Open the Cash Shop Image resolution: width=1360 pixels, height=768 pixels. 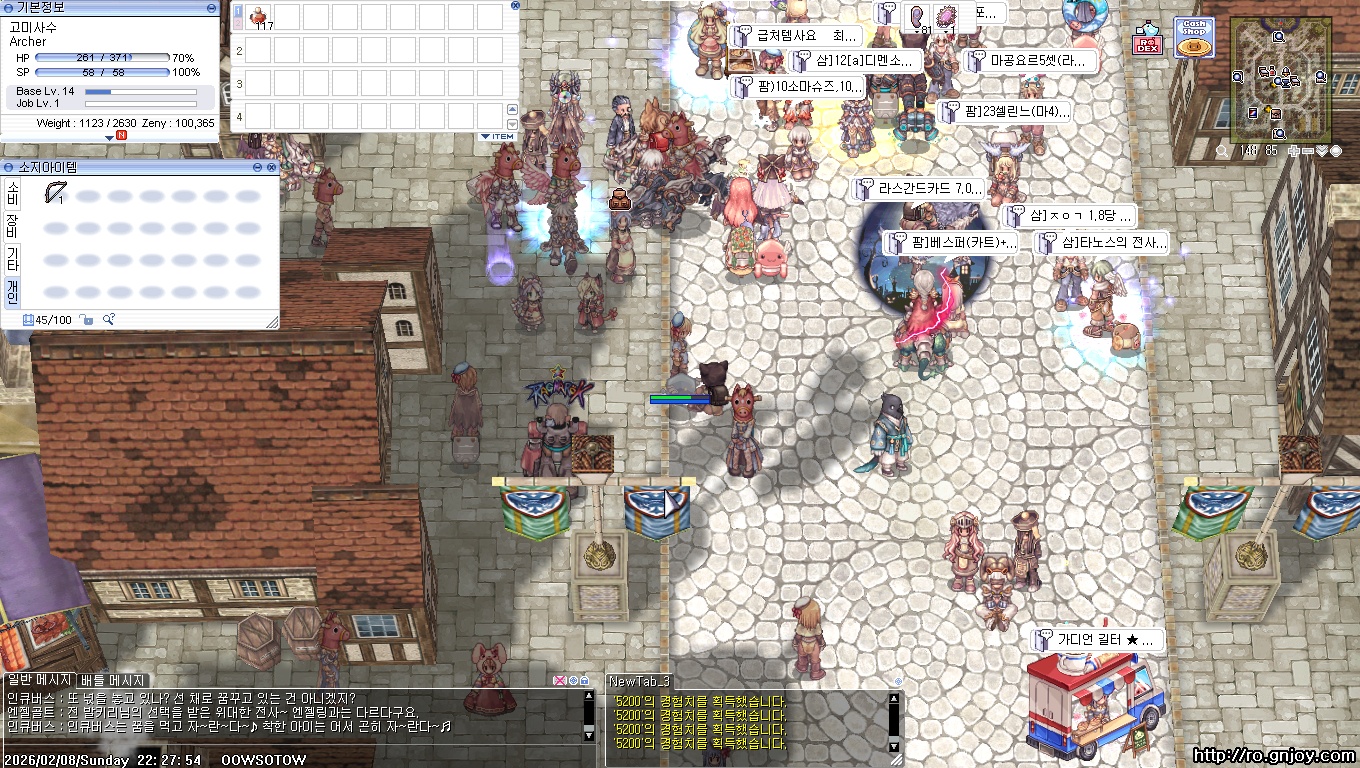pos(1194,38)
